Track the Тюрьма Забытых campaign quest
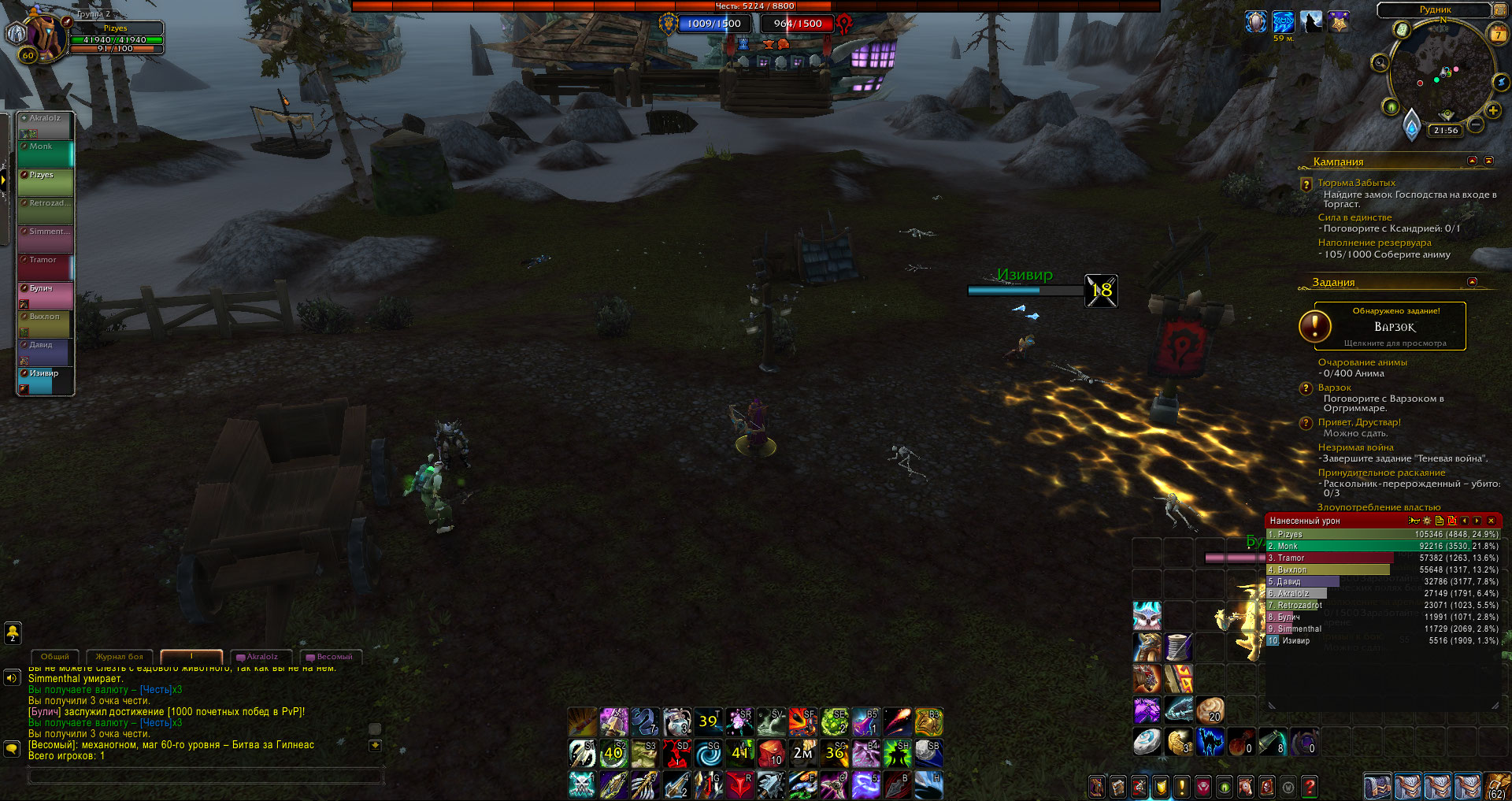This screenshot has width=1512, height=801. click(x=1356, y=183)
